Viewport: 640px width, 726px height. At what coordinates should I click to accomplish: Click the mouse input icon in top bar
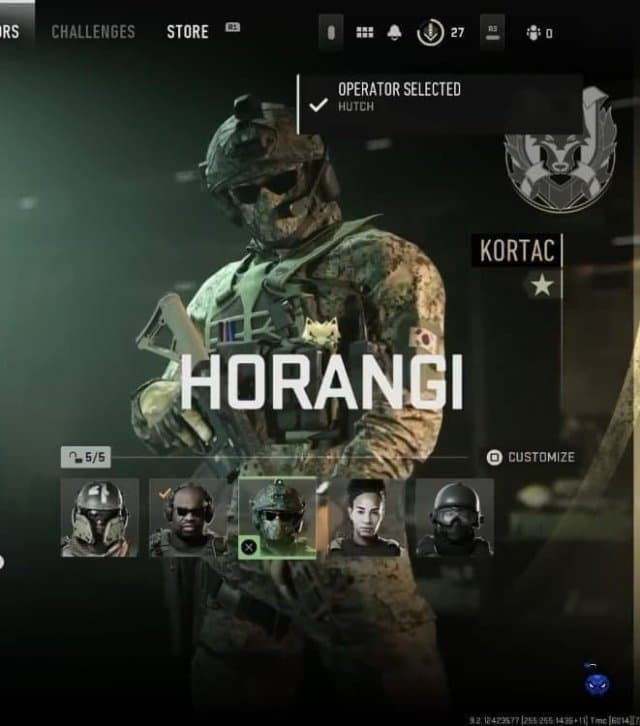331,33
